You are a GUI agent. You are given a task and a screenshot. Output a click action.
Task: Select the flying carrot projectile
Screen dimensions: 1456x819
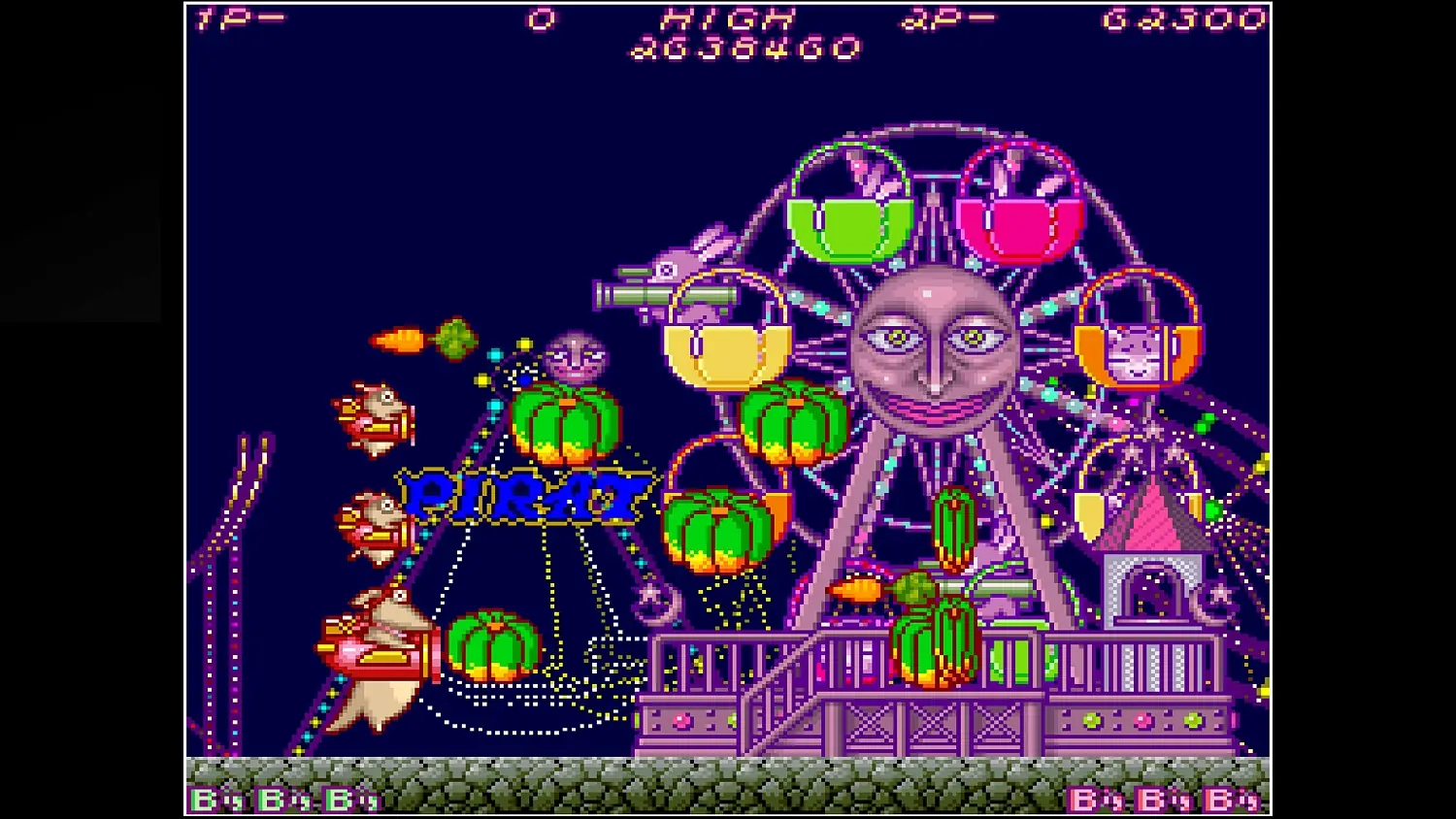(398, 340)
